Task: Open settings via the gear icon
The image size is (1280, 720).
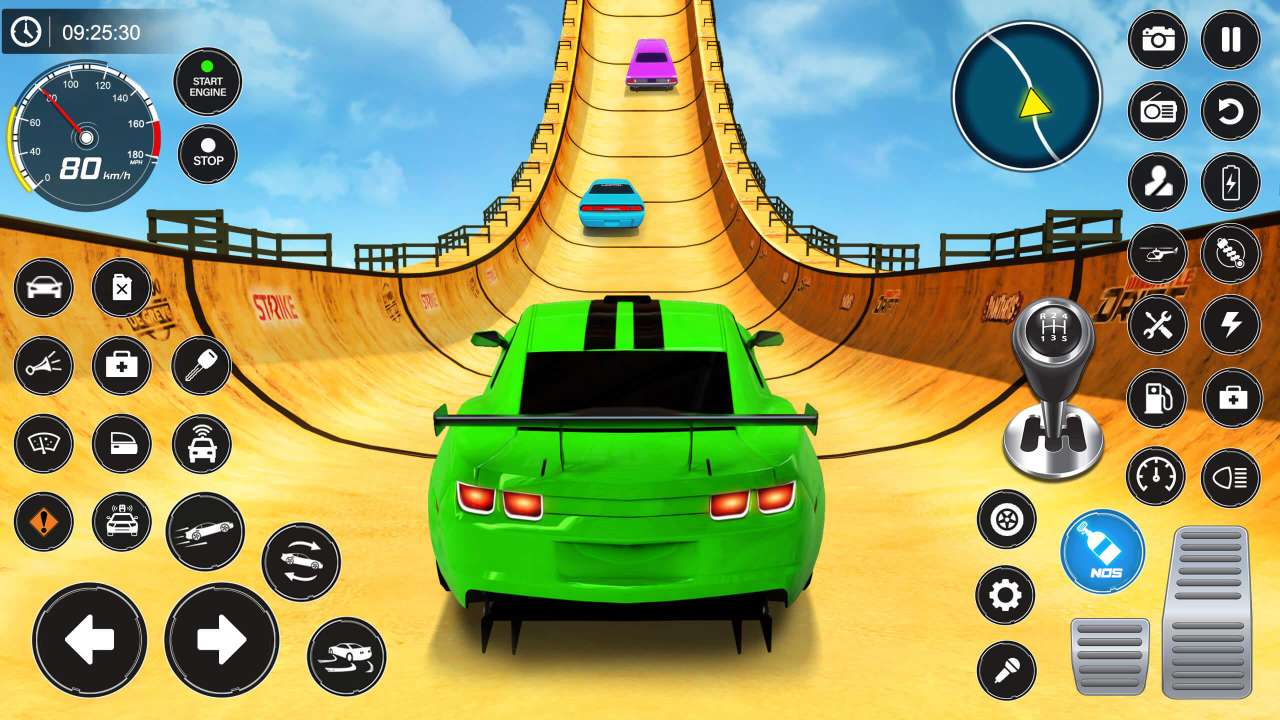Action: tap(1005, 596)
